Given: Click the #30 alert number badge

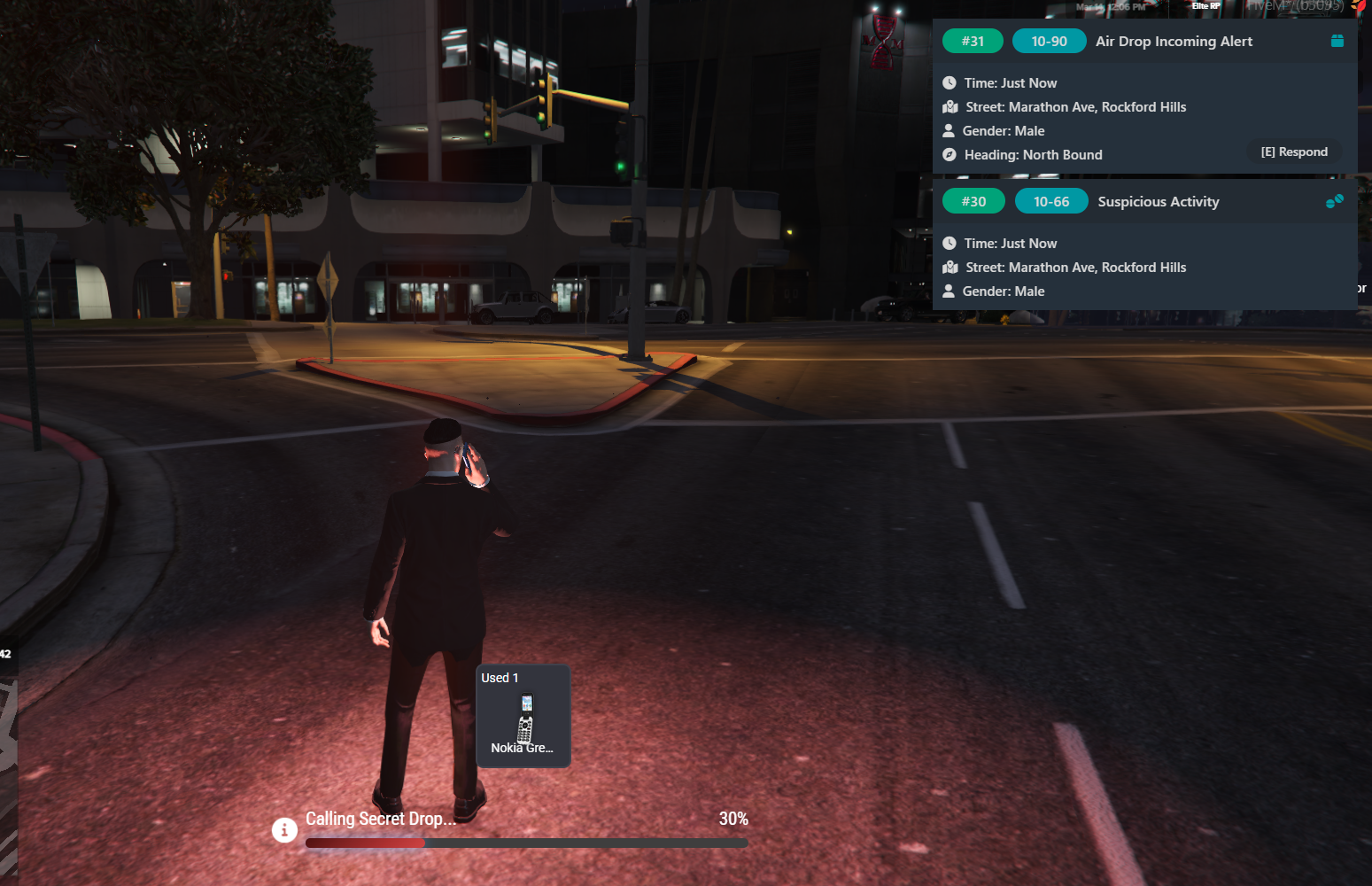Looking at the screenshot, I should coord(973,202).
